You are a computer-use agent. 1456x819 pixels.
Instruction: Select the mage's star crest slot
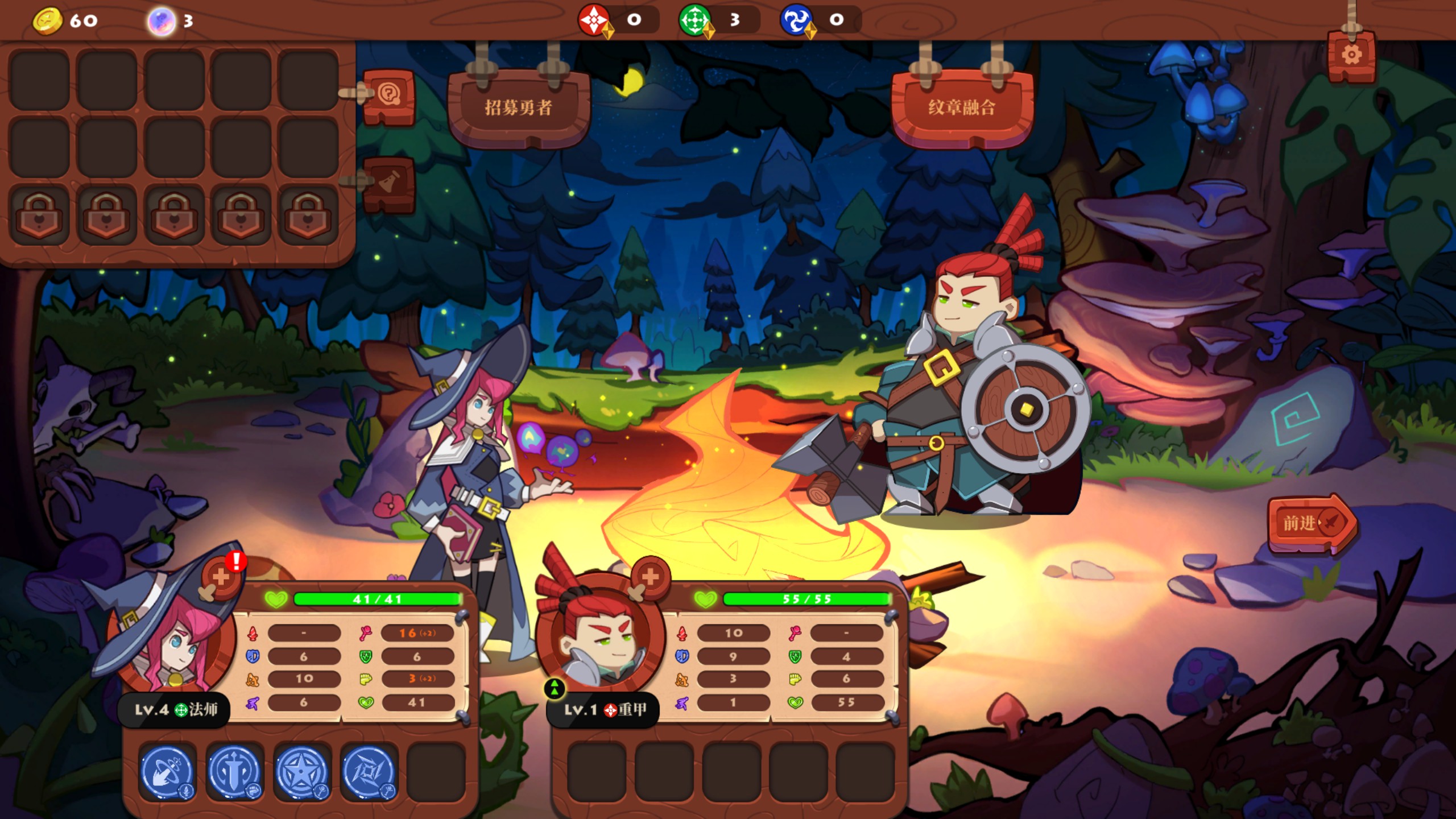pyautogui.click(x=302, y=772)
